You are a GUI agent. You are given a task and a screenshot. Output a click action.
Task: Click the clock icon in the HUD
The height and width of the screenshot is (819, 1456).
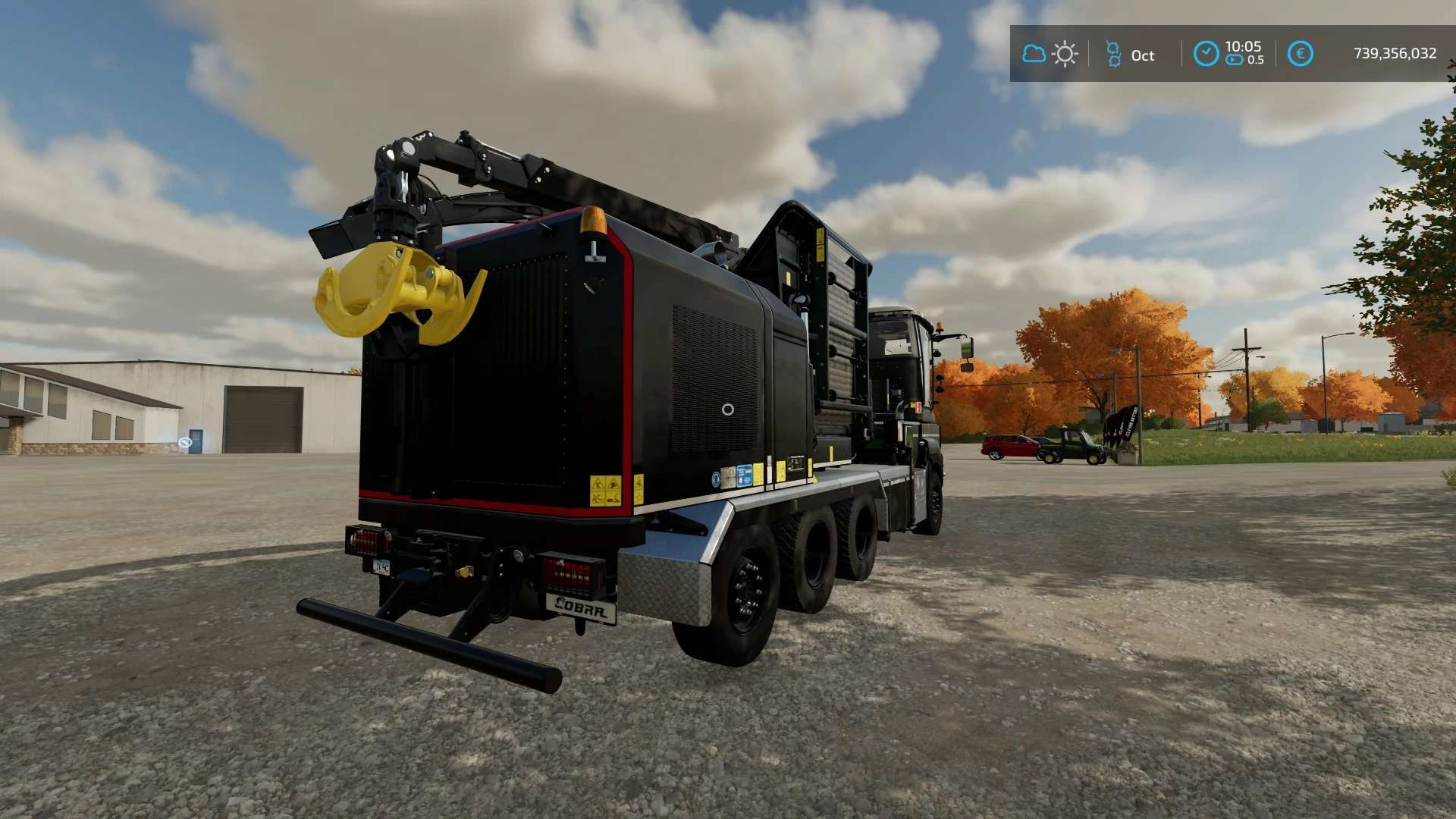tap(1206, 54)
